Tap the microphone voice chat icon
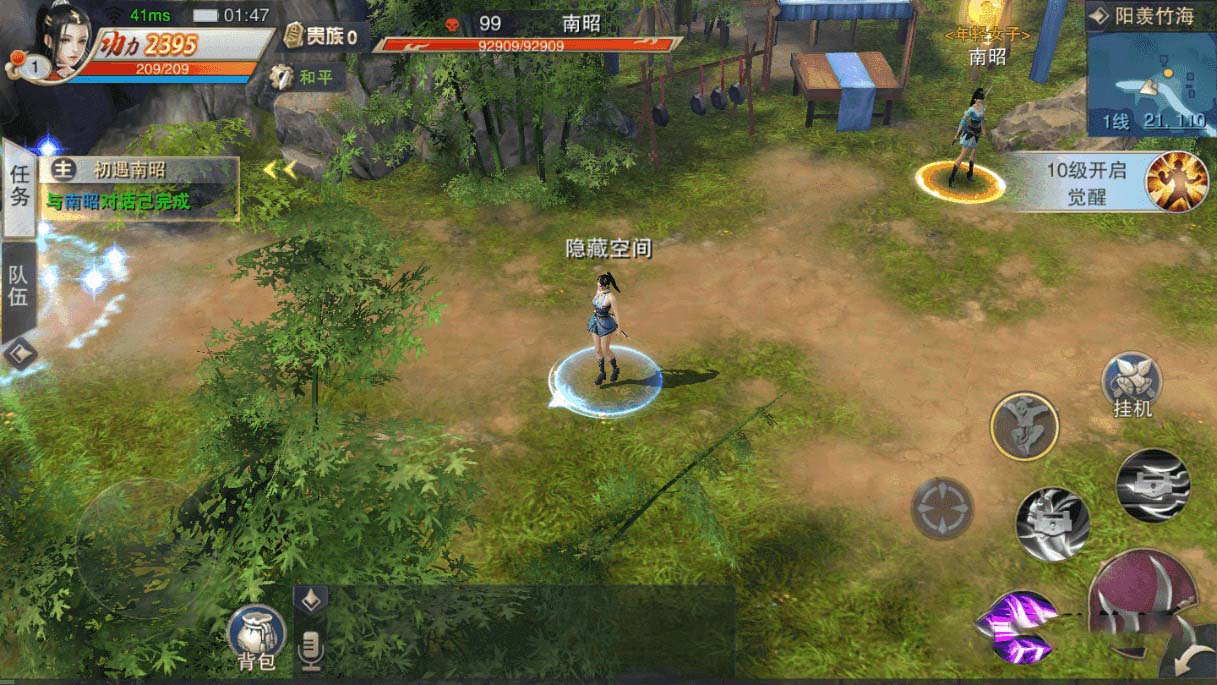1217x685 pixels. [311, 650]
